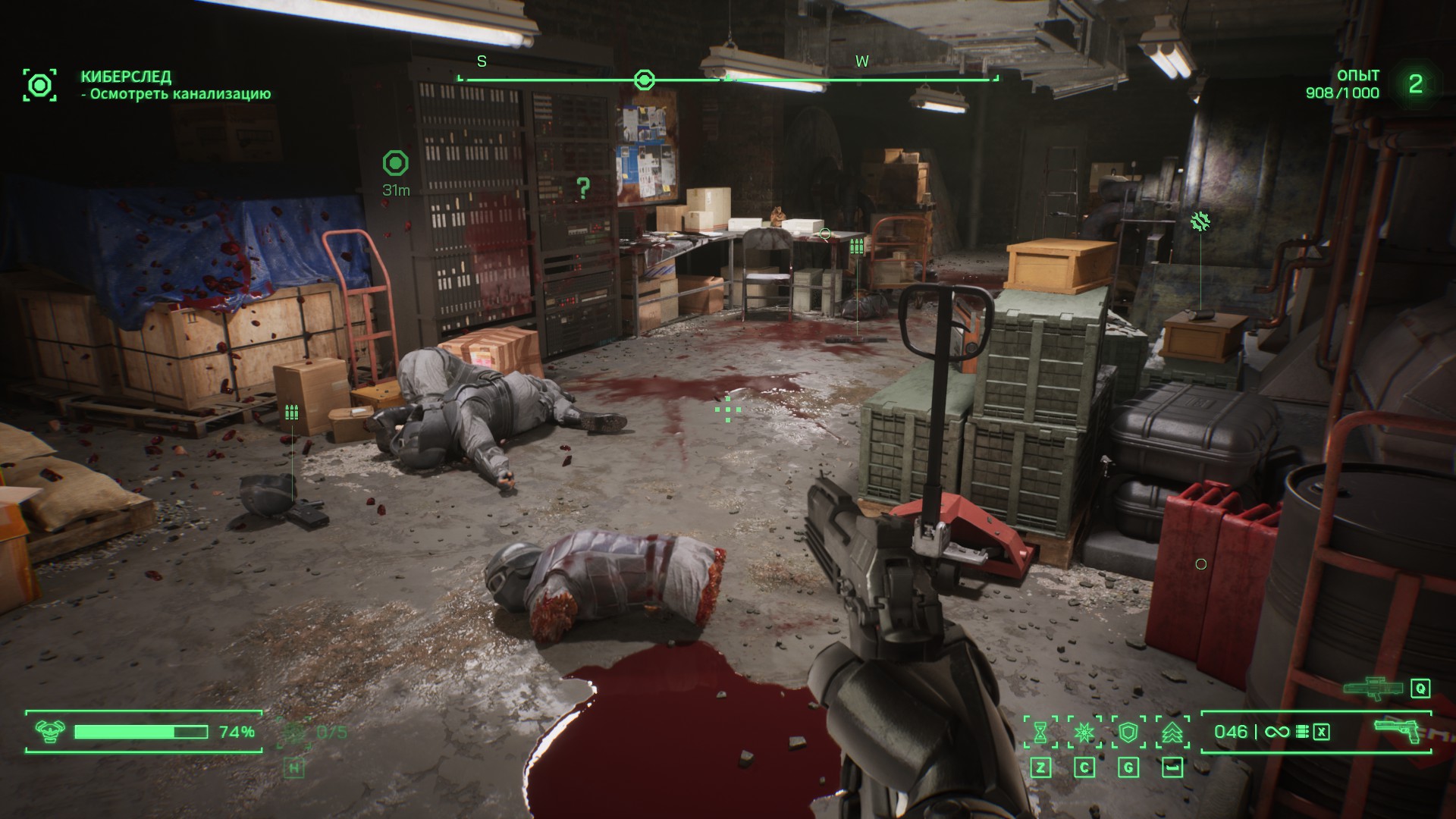Click the green question mark marker
Image resolution: width=1456 pixels, height=819 pixels.
[582, 187]
